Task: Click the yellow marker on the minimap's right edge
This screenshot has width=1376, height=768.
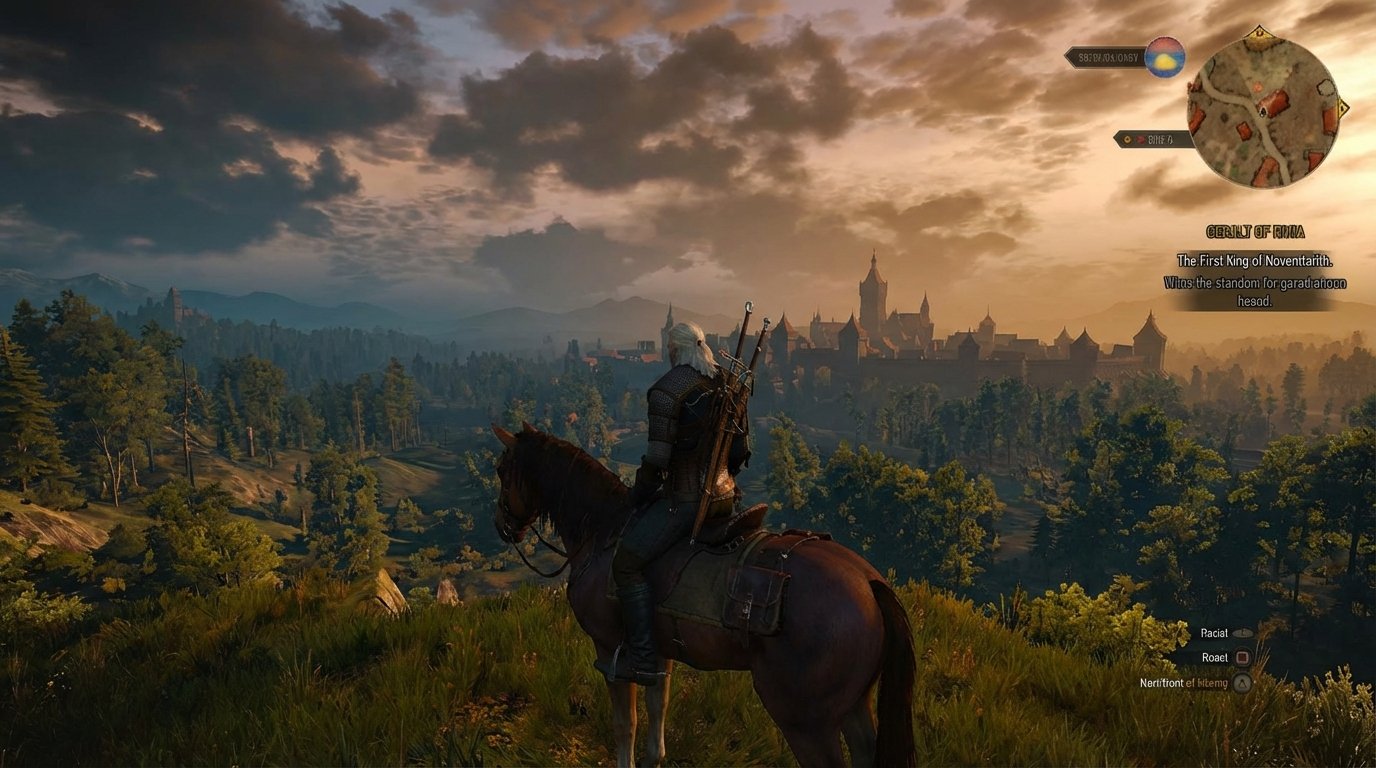Action: click(x=1341, y=109)
